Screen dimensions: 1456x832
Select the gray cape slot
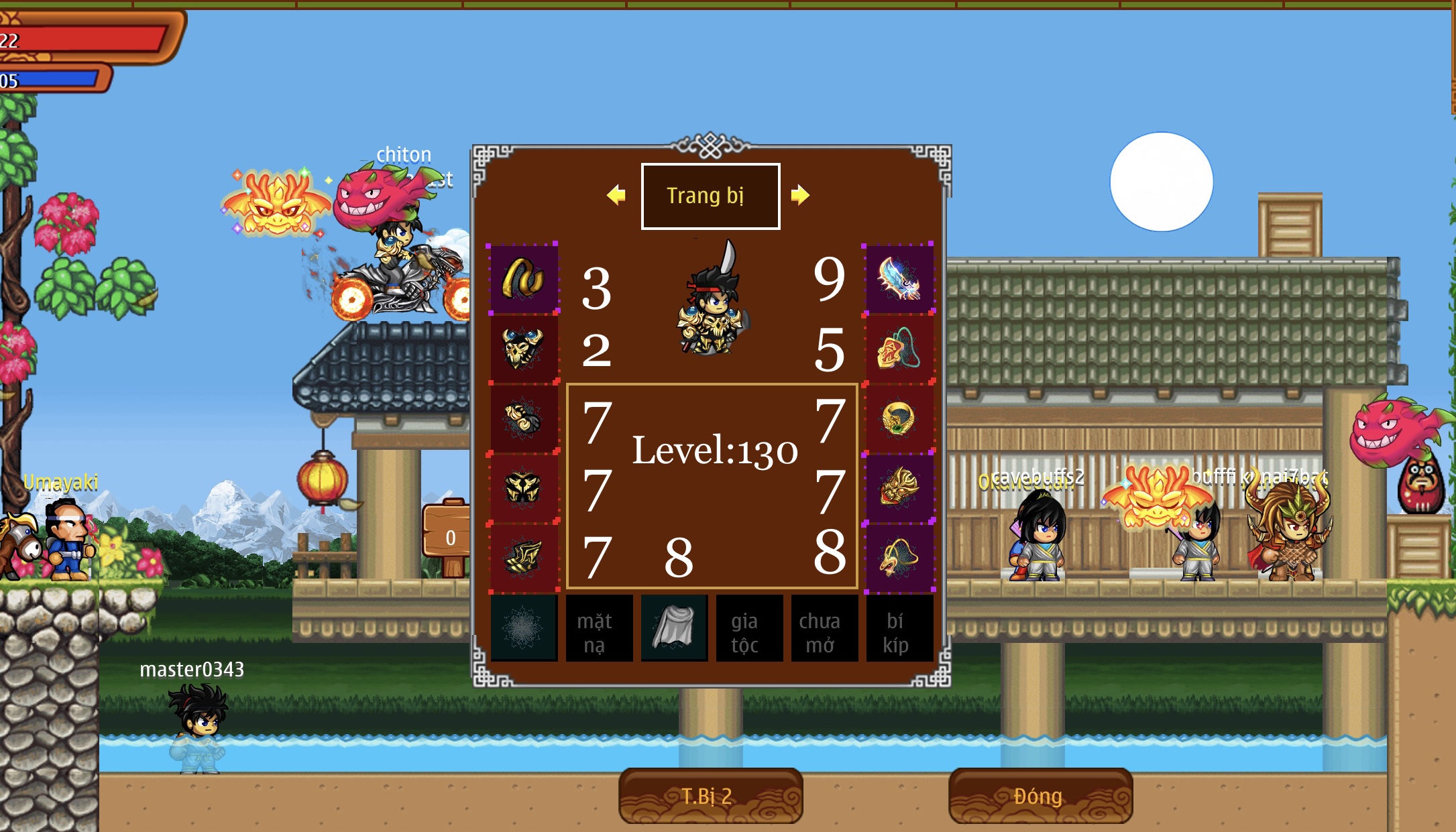click(x=674, y=628)
